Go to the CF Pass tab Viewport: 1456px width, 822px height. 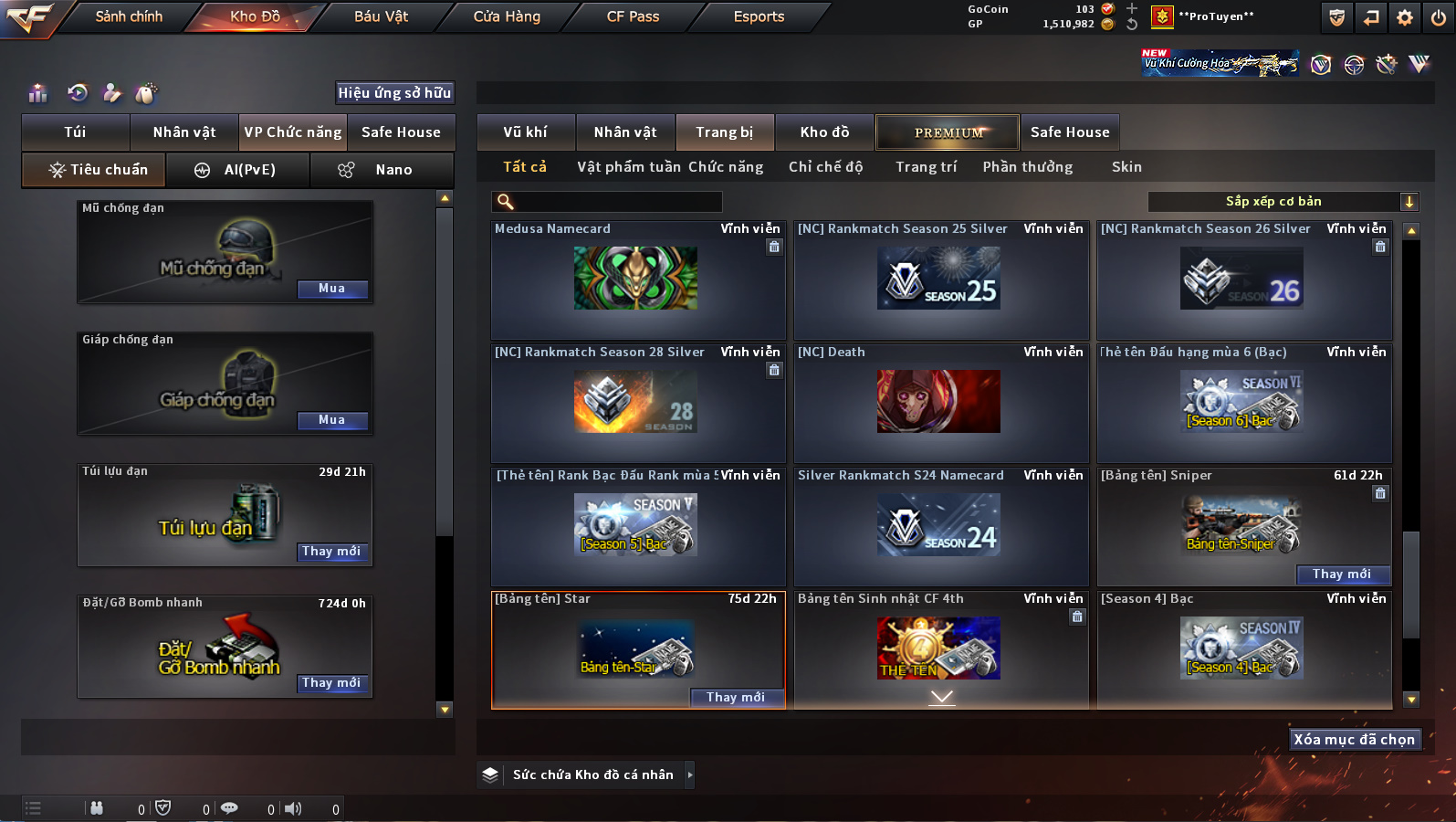[633, 16]
